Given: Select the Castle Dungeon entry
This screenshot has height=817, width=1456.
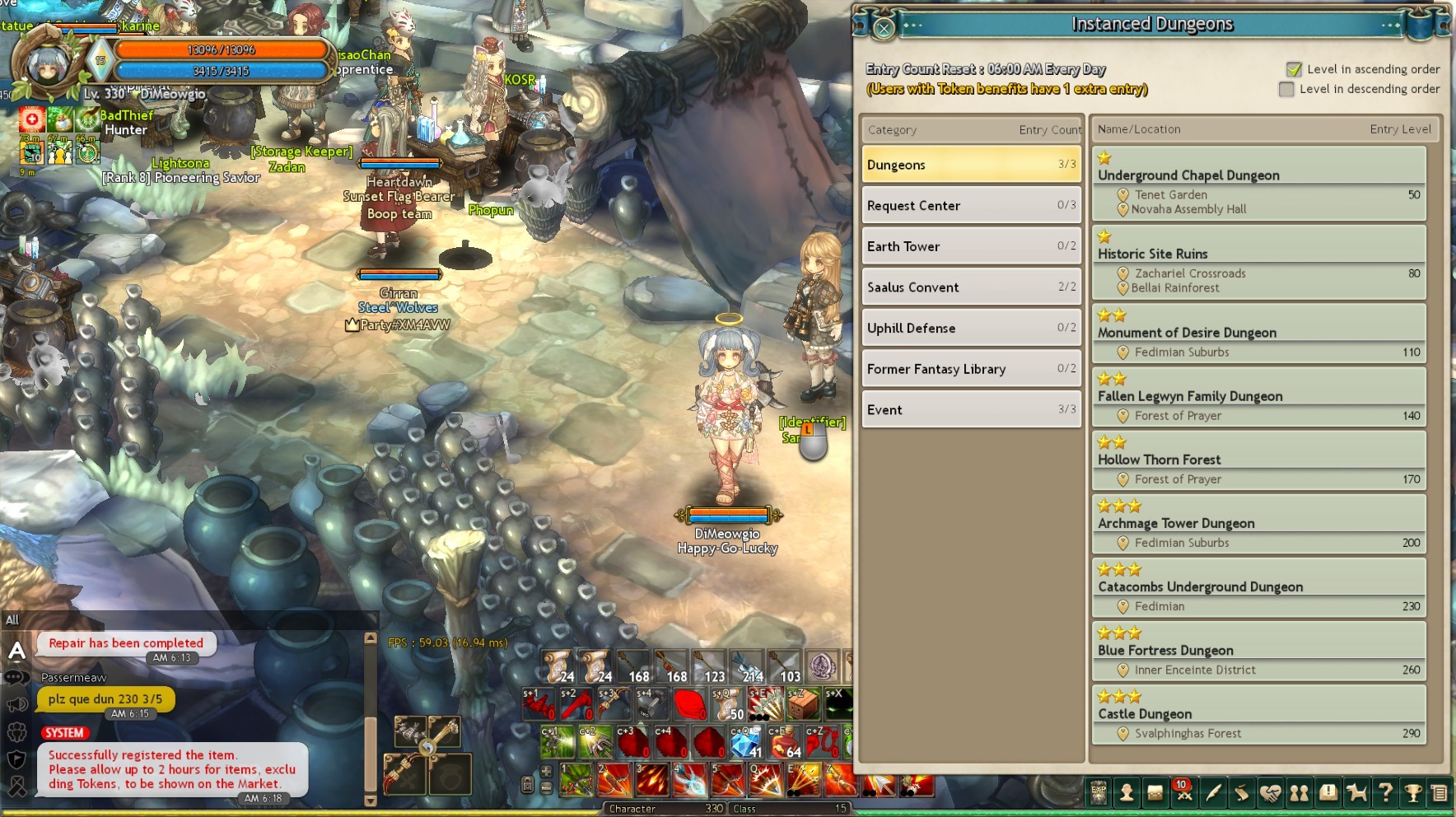Looking at the screenshot, I should pyautogui.click(x=1258, y=714).
